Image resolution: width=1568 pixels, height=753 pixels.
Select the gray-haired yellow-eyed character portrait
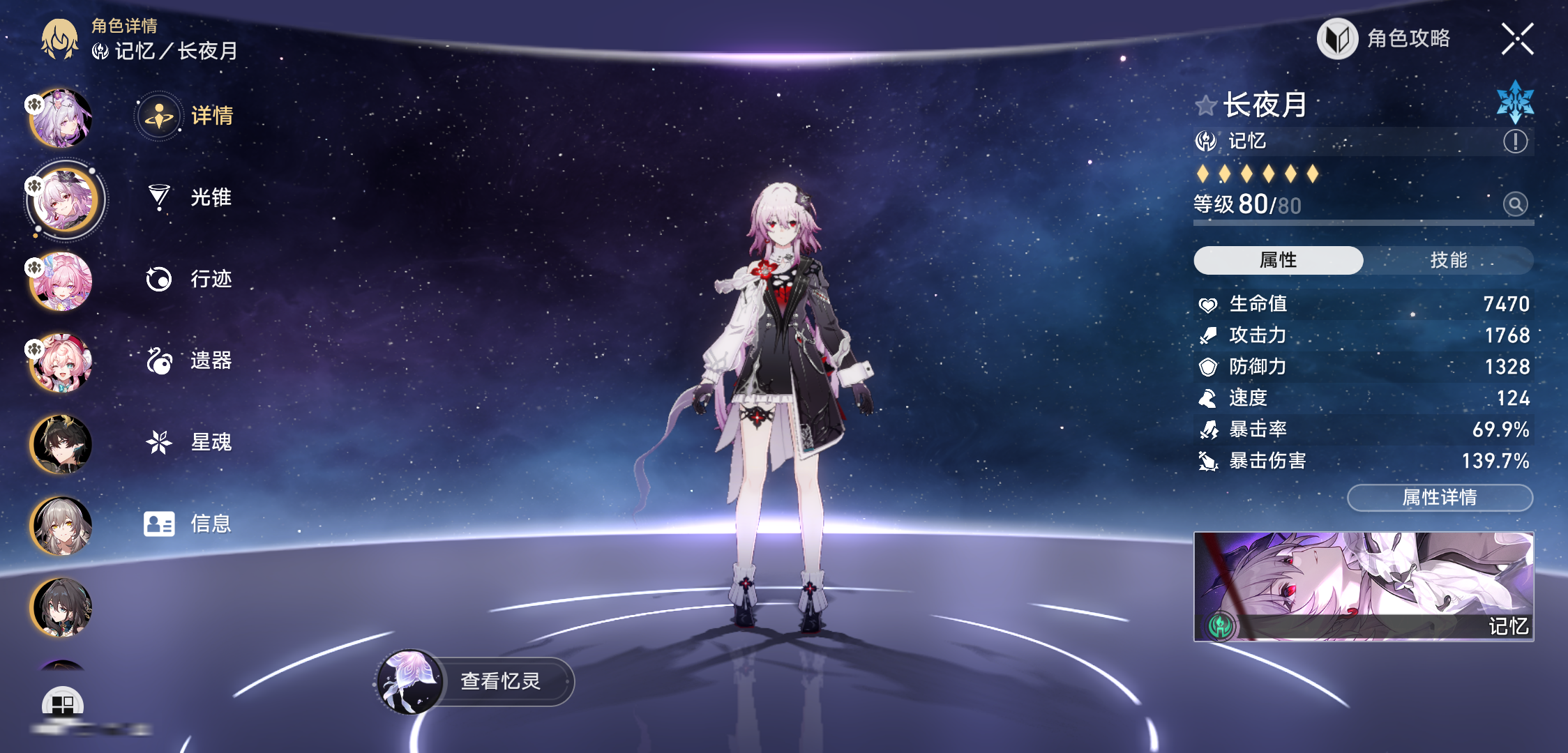coord(61,526)
